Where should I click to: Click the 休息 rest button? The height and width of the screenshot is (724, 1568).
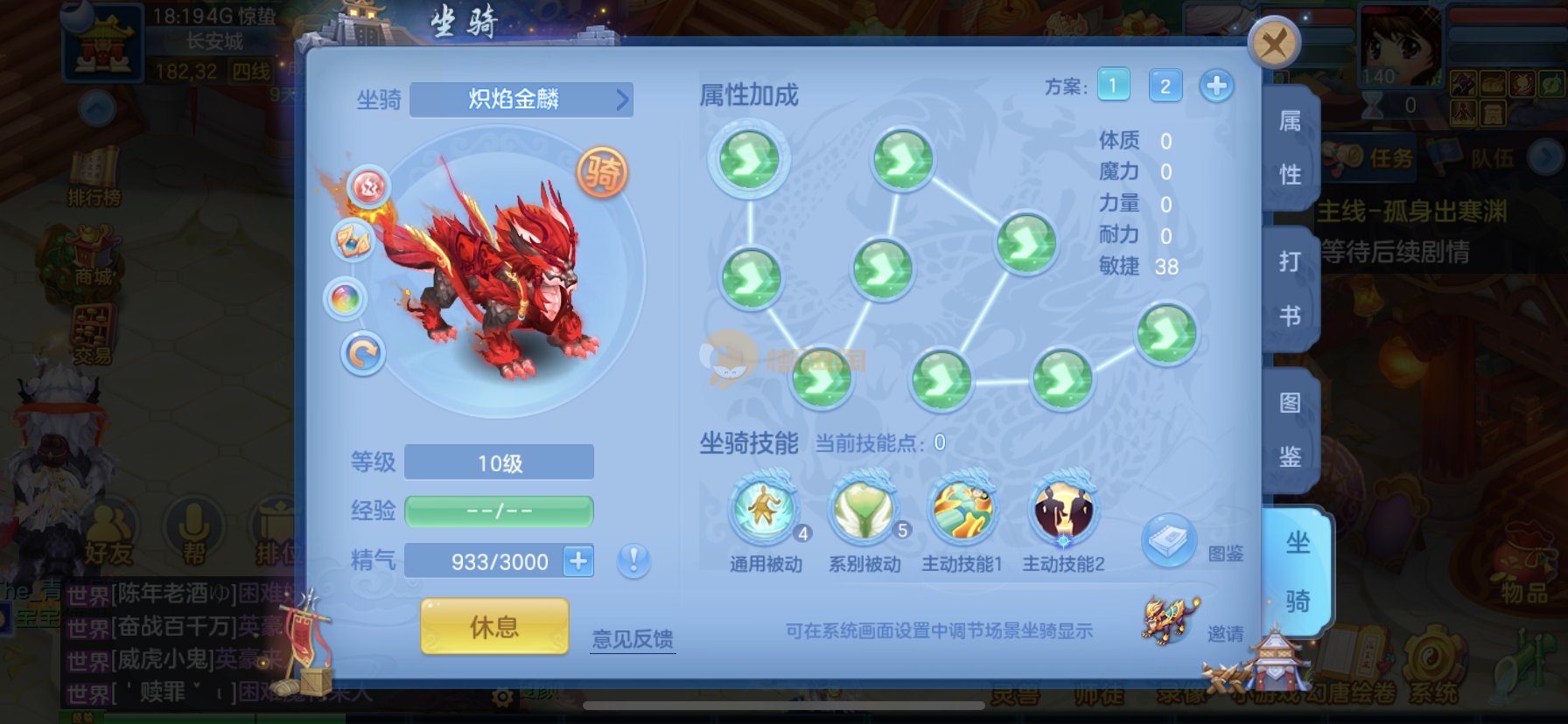(x=494, y=626)
